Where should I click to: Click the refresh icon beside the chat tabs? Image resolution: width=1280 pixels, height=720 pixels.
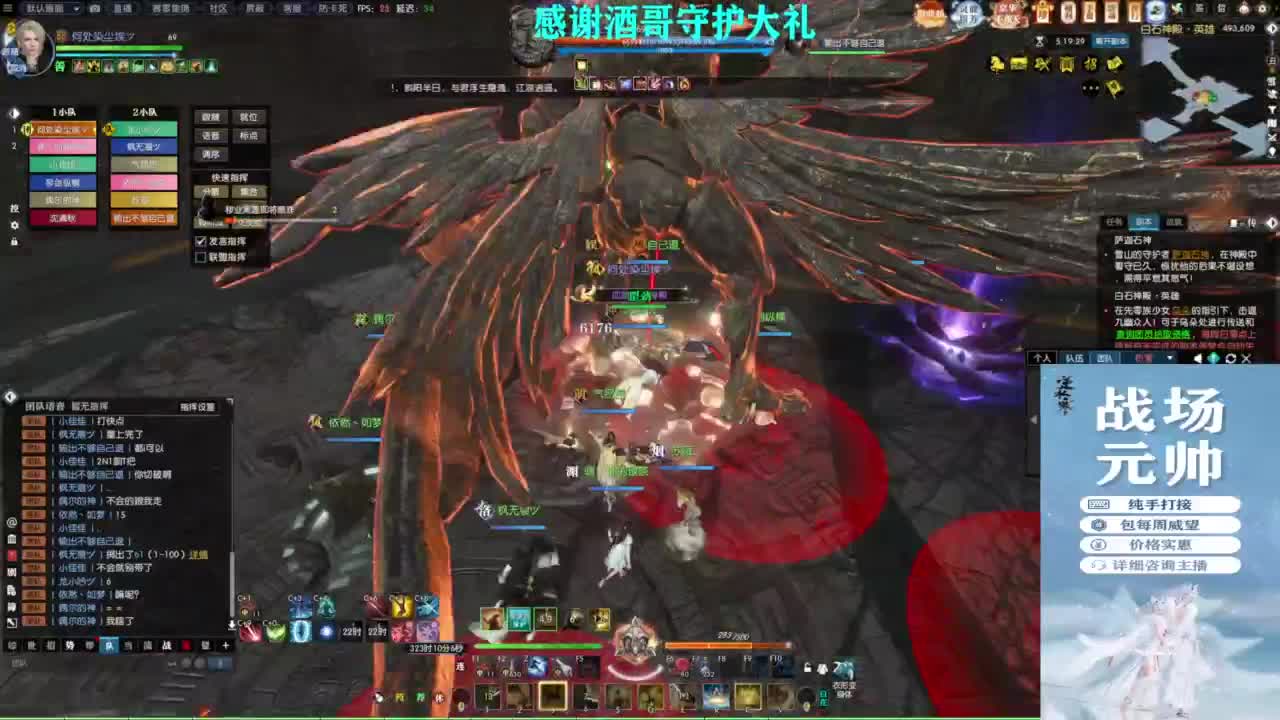pos(1231,357)
